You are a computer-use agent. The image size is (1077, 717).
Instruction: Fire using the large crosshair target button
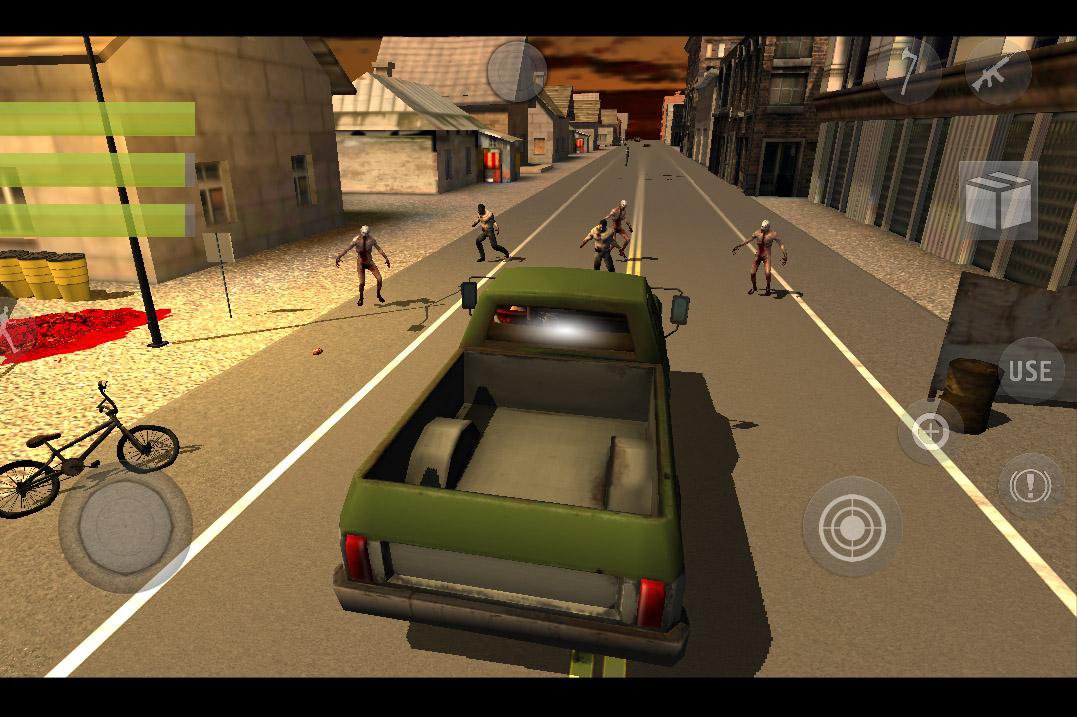click(x=852, y=526)
